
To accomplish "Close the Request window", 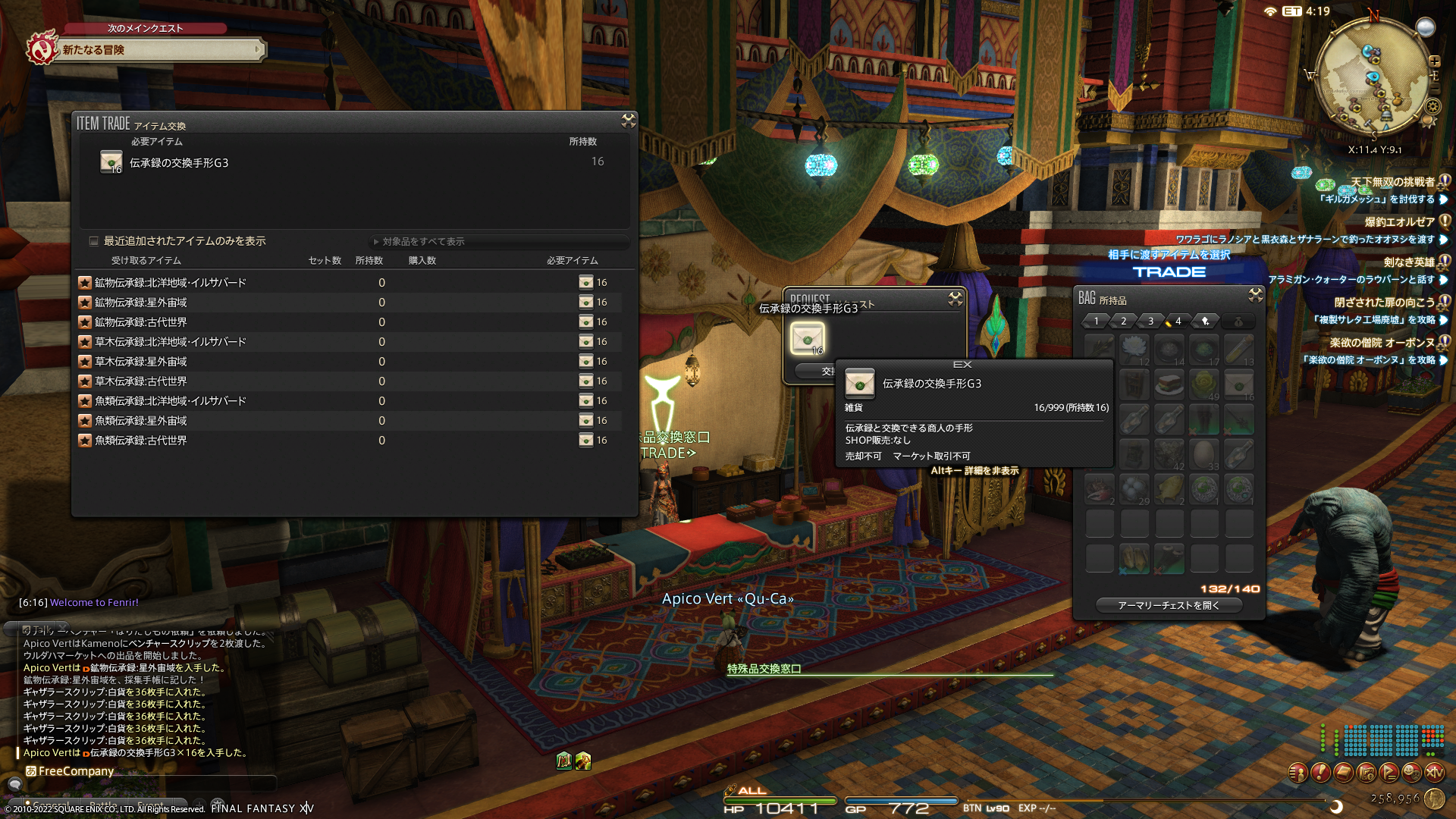I will click(x=955, y=300).
